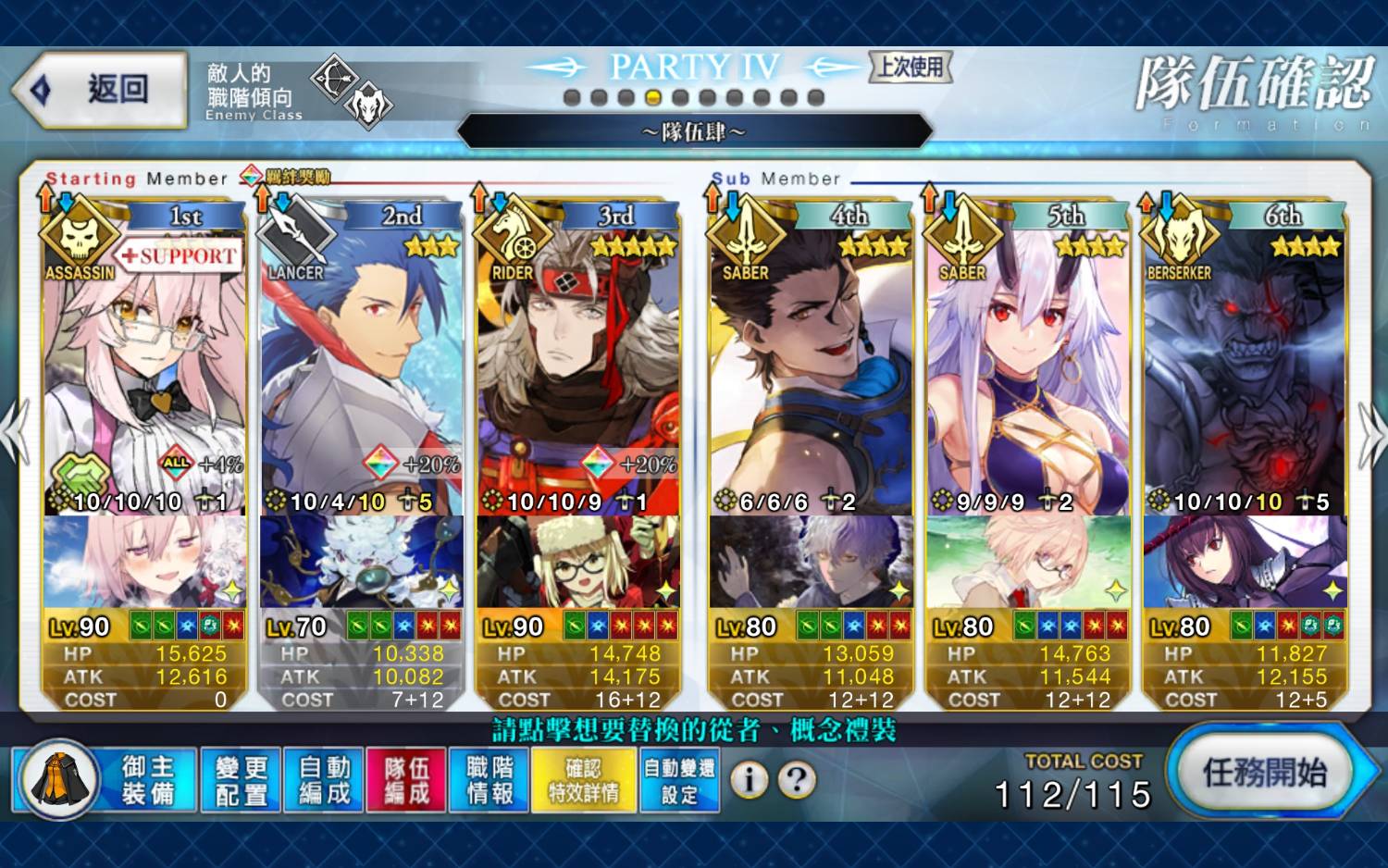
Task: Choose 變更配置 to rearrange members
Action: (241, 780)
